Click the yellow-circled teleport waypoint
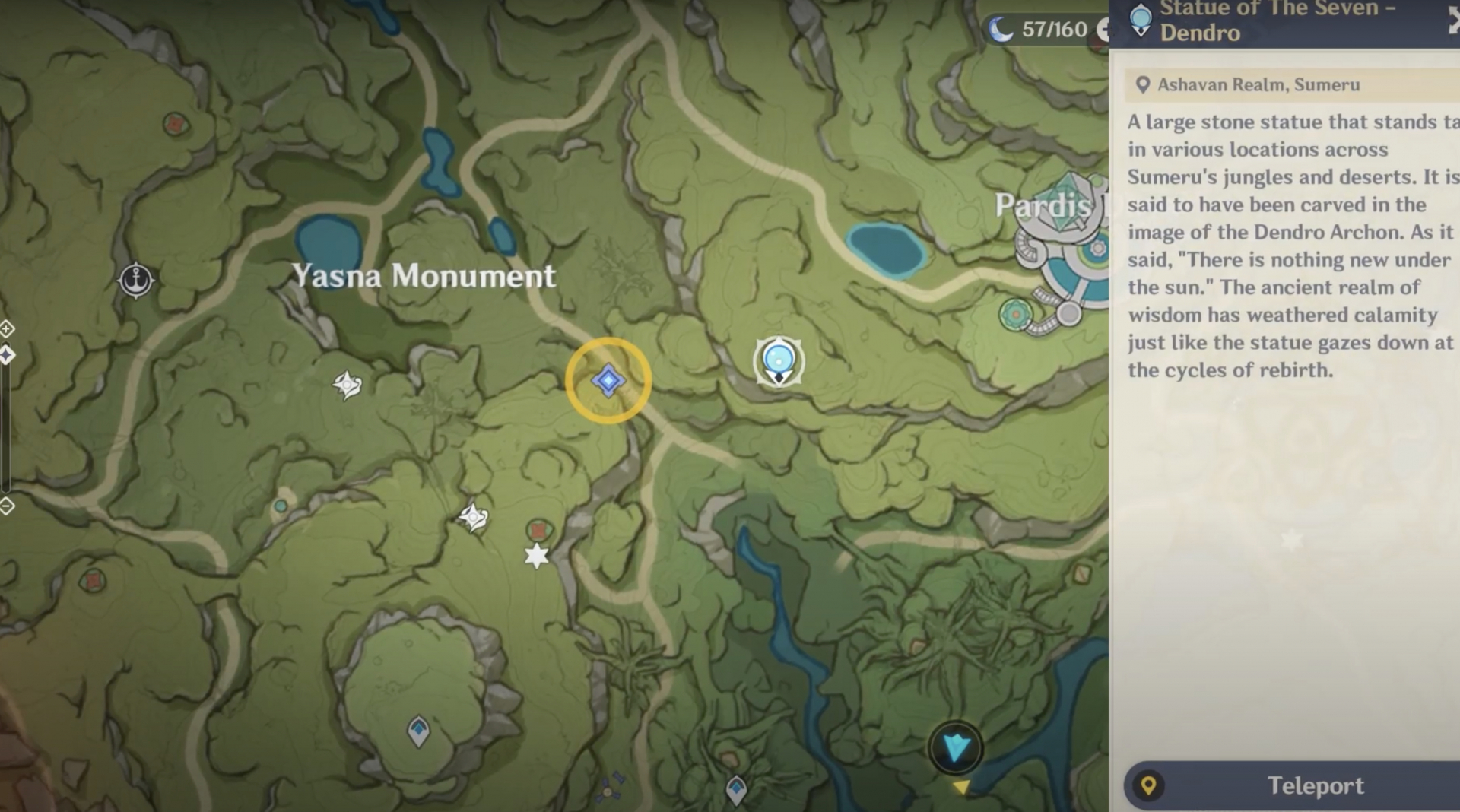This screenshot has width=1460, height=812. [x=608, y=380]
